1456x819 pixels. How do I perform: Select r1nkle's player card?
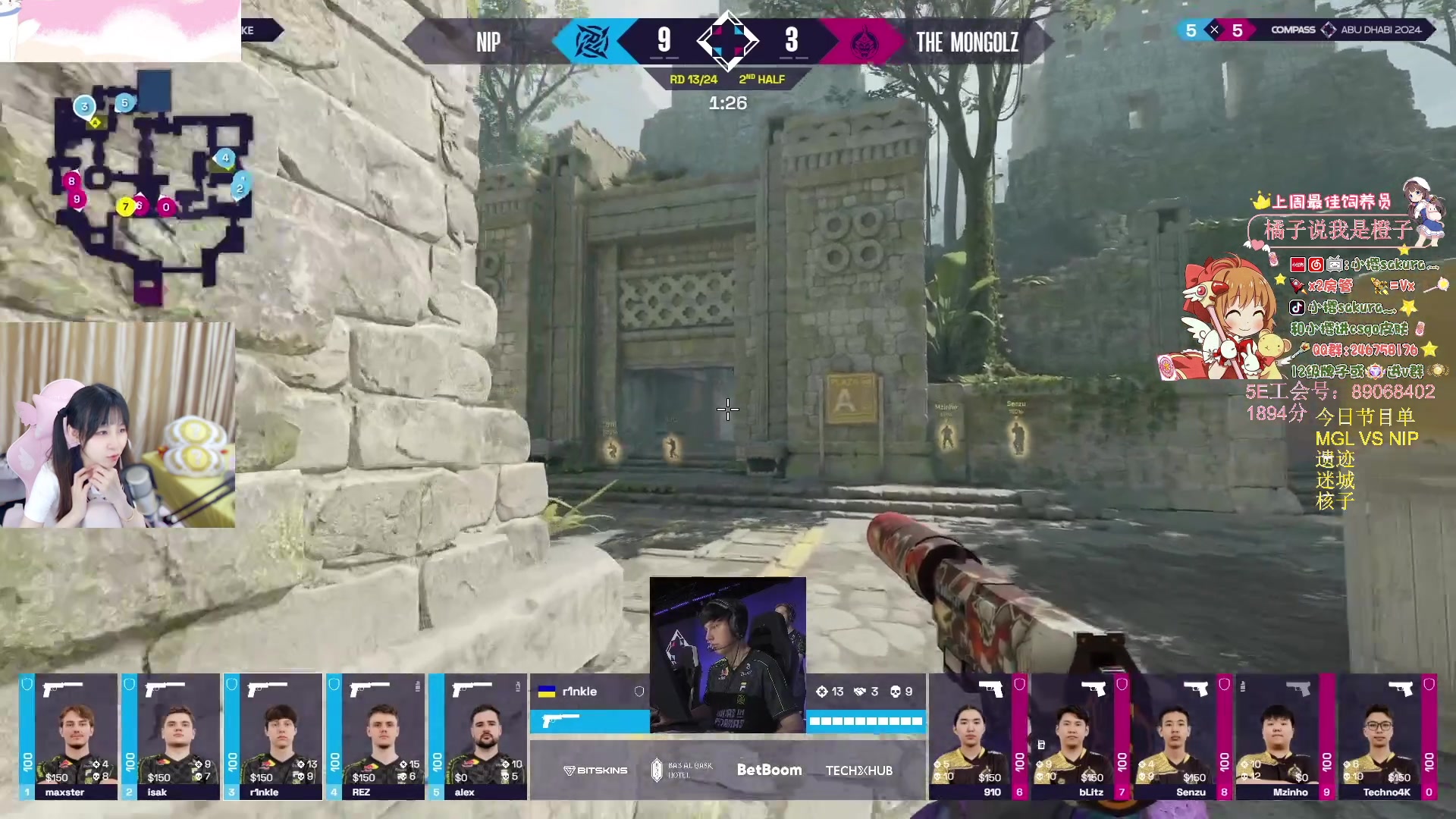pyautogui.click(x=273, y=736)
